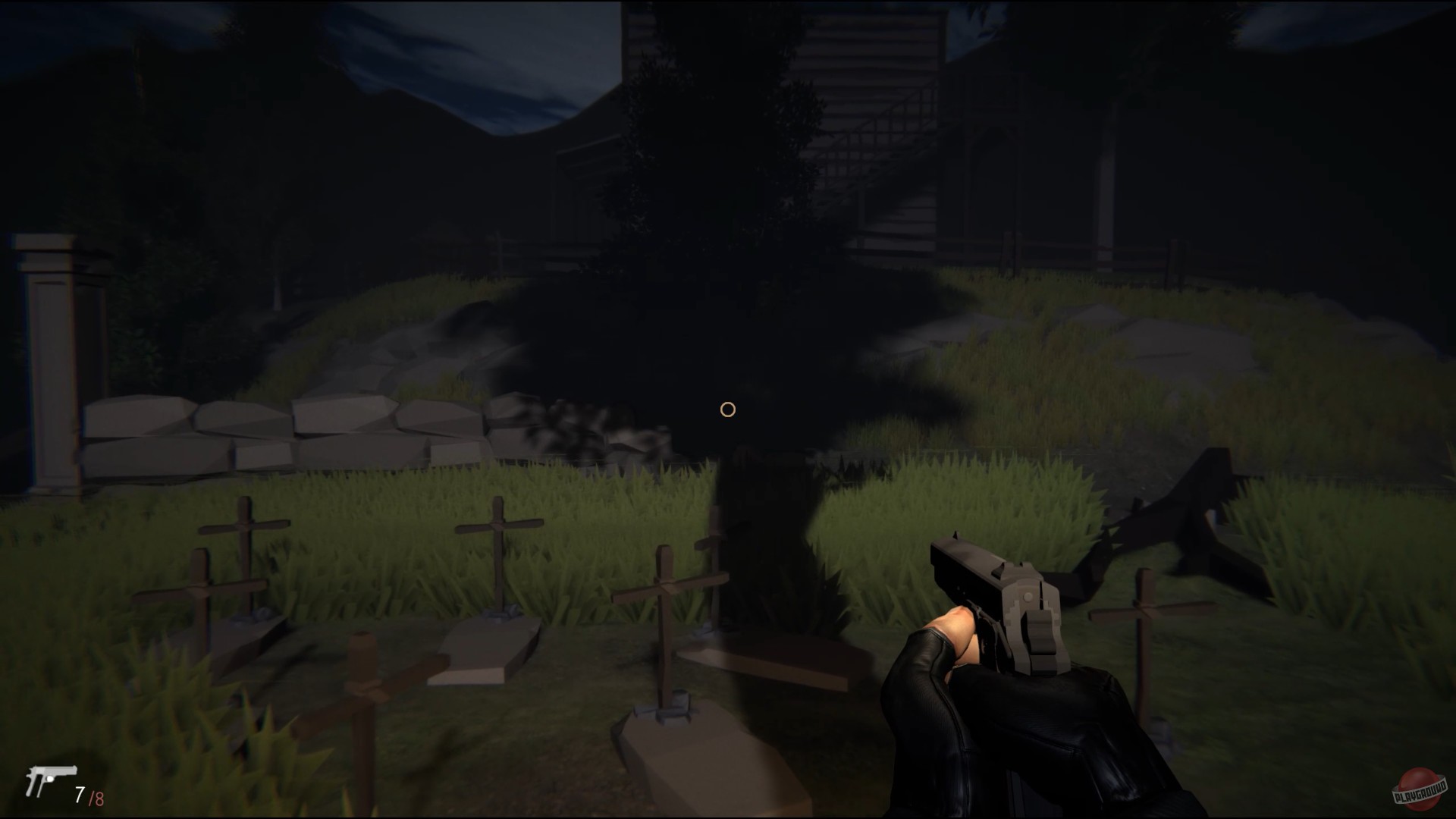This screenshot has width=1456, height=819.
Task: Click the white ammo count number 7
Action: 78,794
